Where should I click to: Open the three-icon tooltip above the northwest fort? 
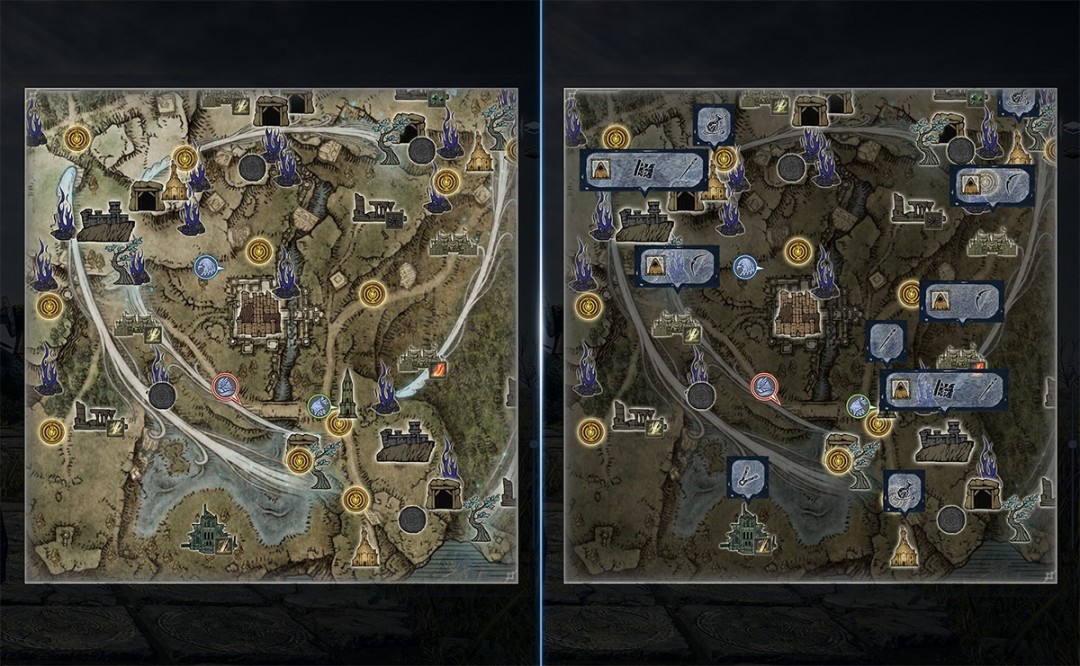[x=645, y=169]
